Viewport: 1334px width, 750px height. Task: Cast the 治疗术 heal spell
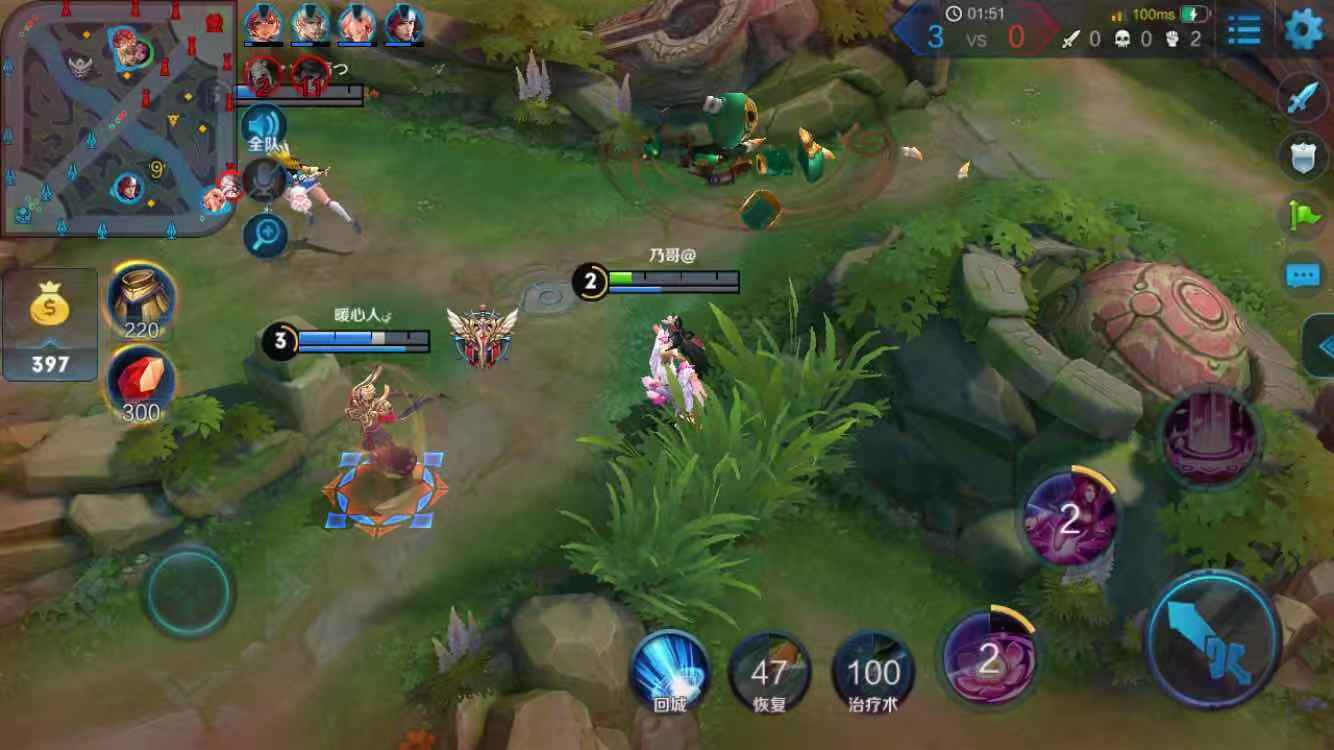(872, 670)
